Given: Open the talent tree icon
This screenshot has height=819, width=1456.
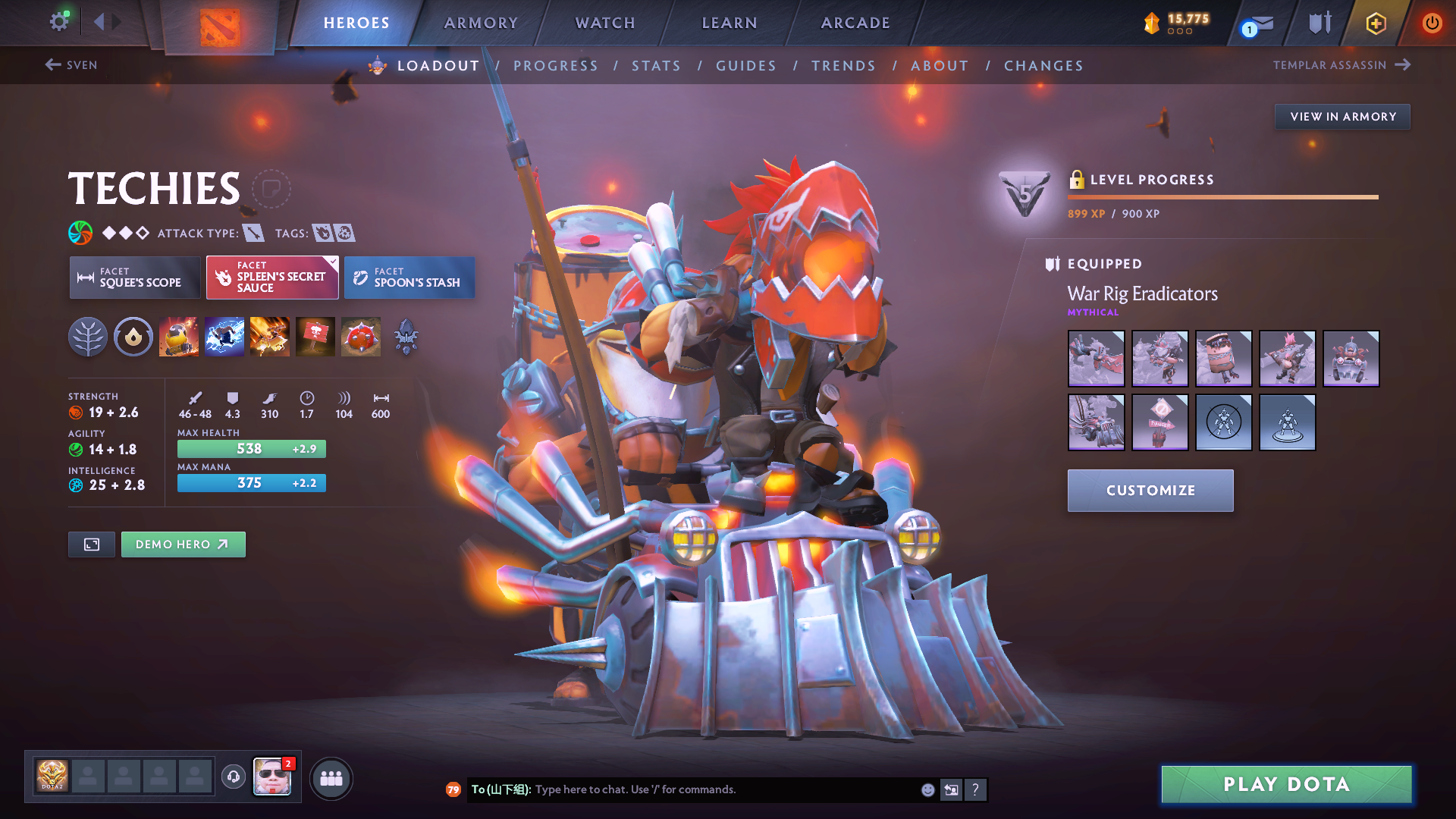Looking at the screenshot, I should click(88, 337).
